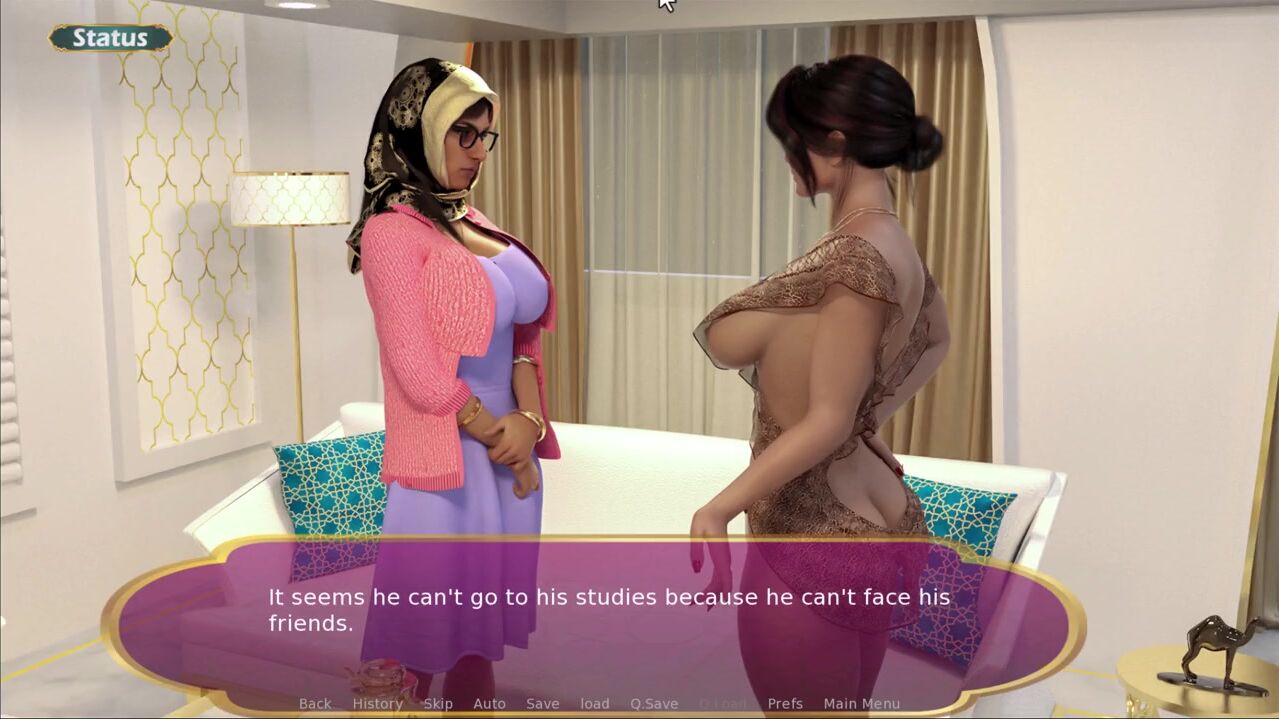Go Back to the previous line
Image resolution: width=1279 pixels, height=719 pixels.
click(x=315, y=704)
